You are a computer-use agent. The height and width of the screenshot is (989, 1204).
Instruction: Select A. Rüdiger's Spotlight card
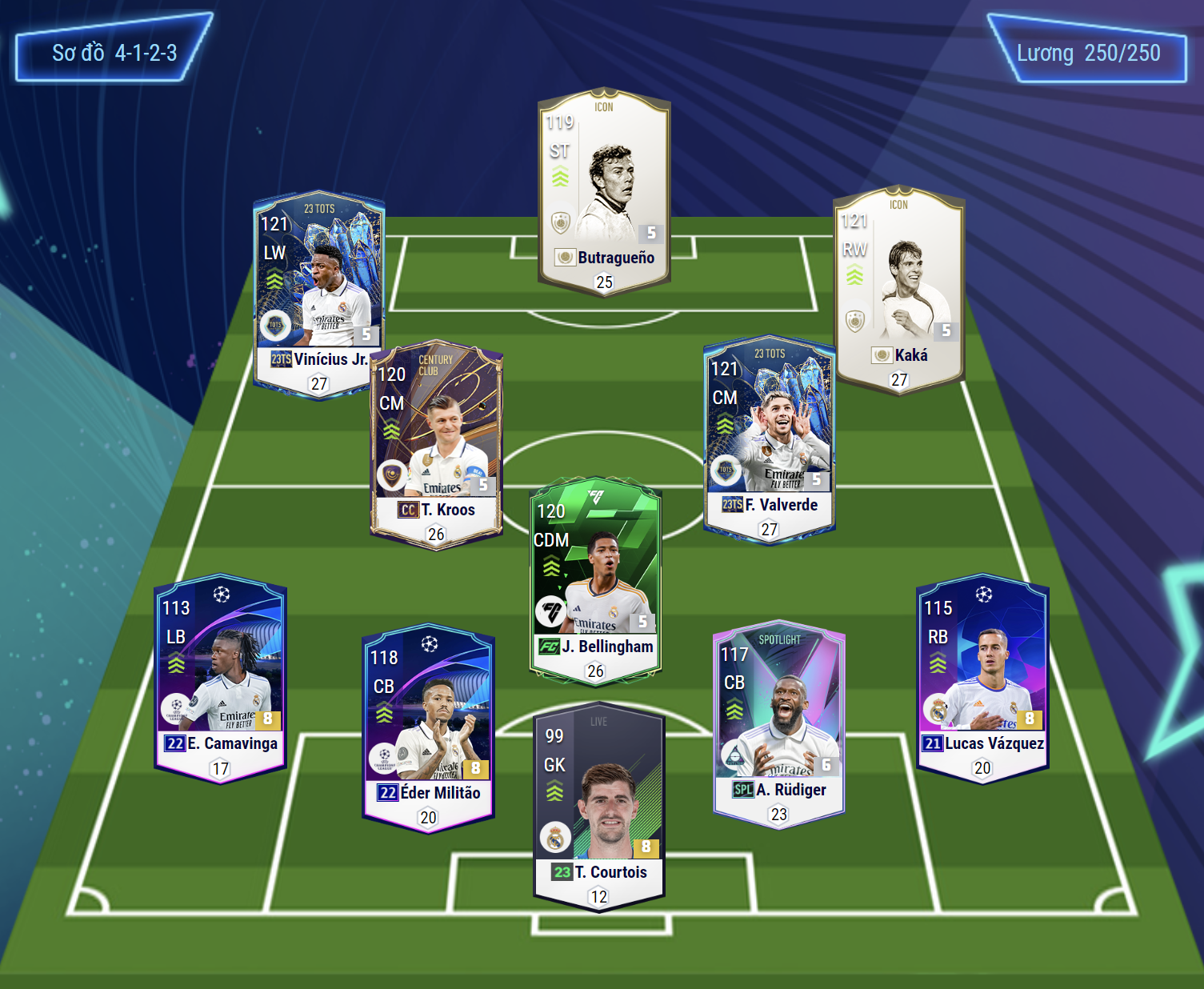(x=778, y=723)
